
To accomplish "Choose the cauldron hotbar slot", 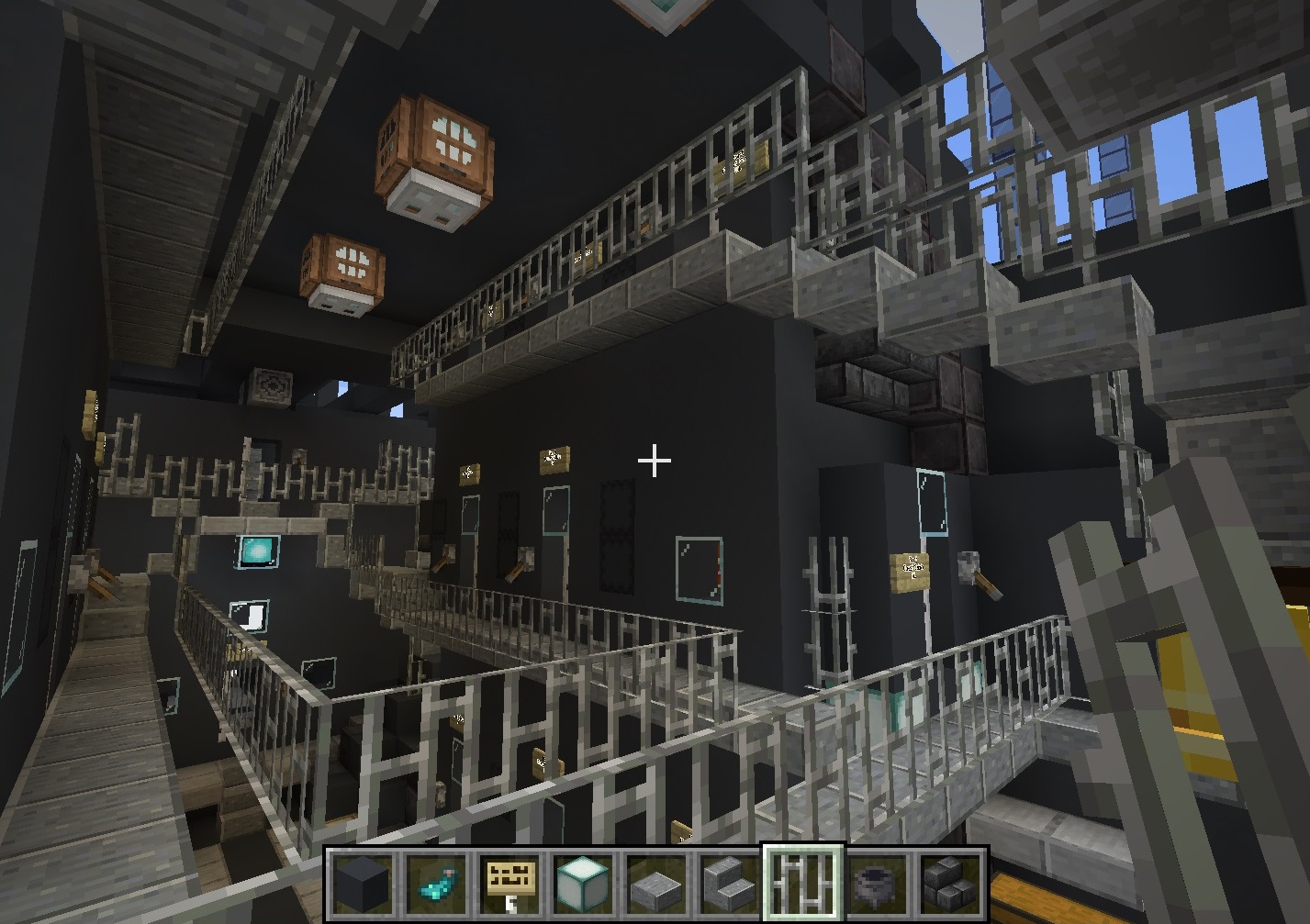I will tap(877, 884).
